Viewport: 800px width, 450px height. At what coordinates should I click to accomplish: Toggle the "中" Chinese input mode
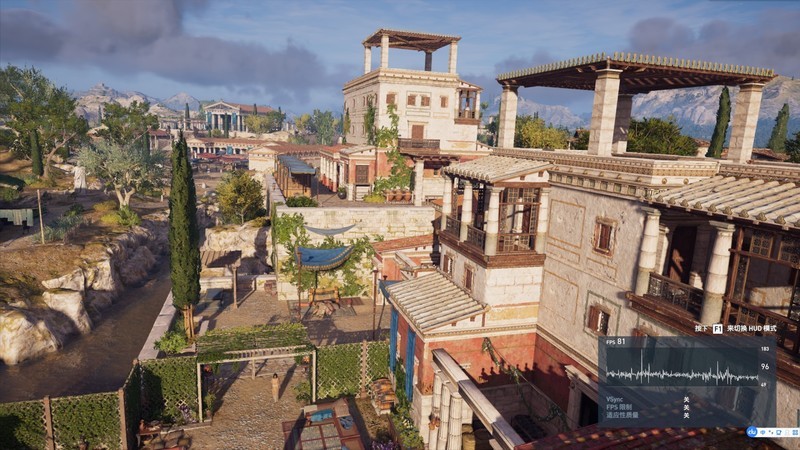[760, 432]
